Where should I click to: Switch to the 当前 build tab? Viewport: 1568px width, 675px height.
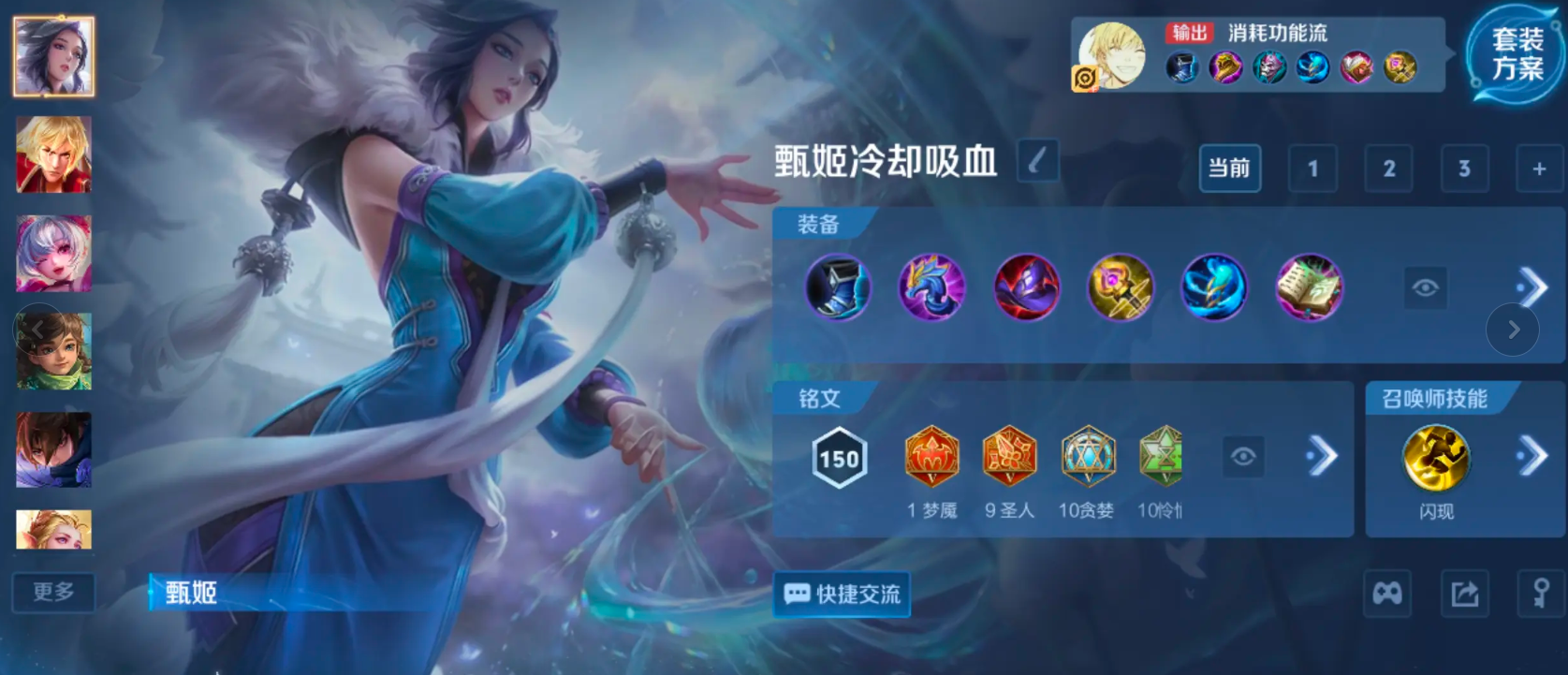pyautogui.click(x=1230, y=169)
